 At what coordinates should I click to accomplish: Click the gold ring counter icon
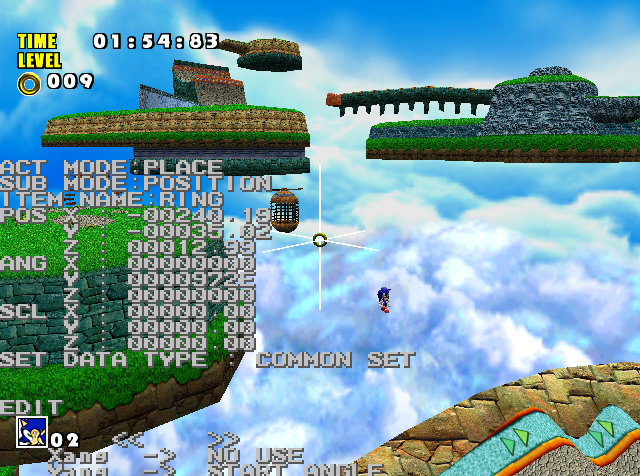tap(30, 83)
